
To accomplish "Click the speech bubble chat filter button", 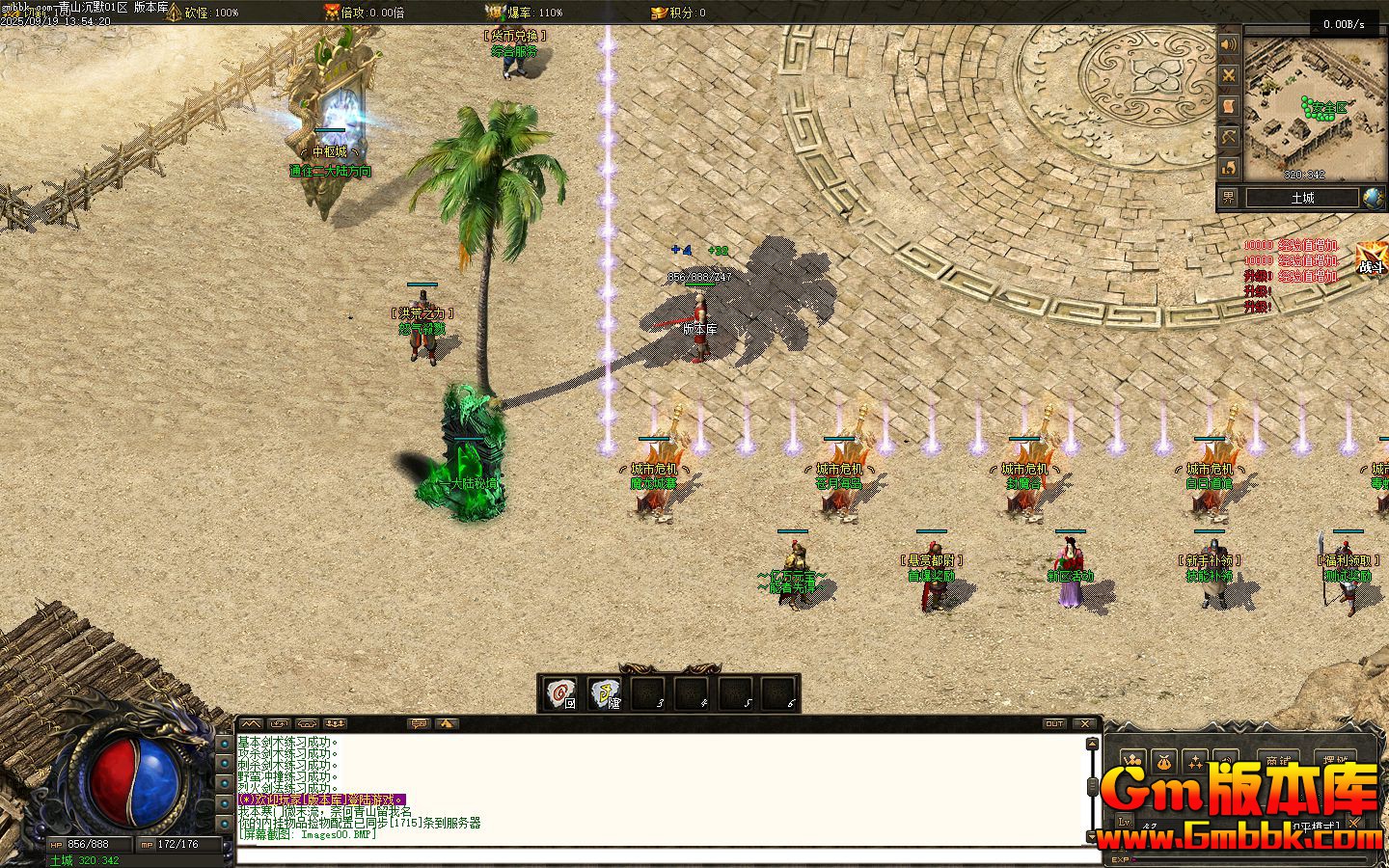I will pyautogui.click(x=419, y=723).
